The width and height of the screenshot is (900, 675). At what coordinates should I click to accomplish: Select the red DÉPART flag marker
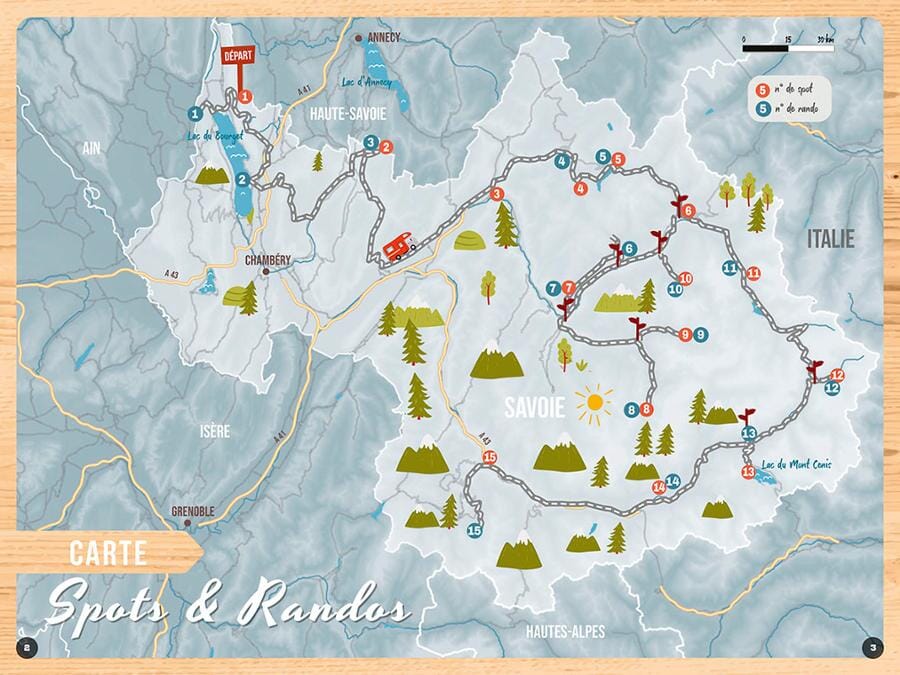coord(237,57)
